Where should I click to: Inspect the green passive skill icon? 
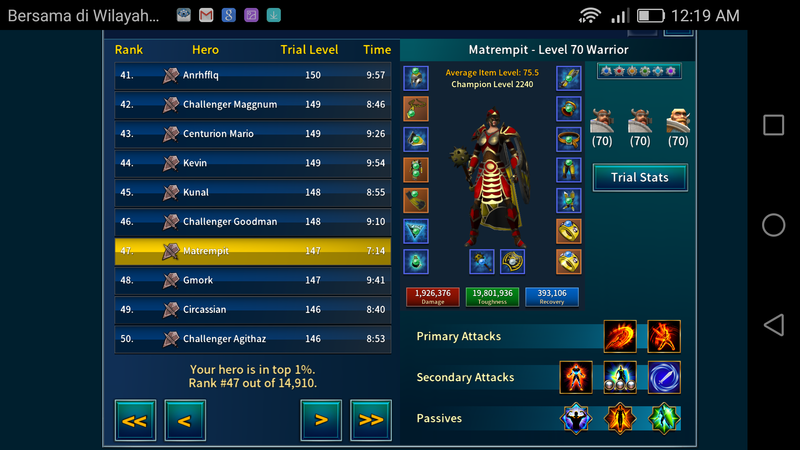click(664, 418)
